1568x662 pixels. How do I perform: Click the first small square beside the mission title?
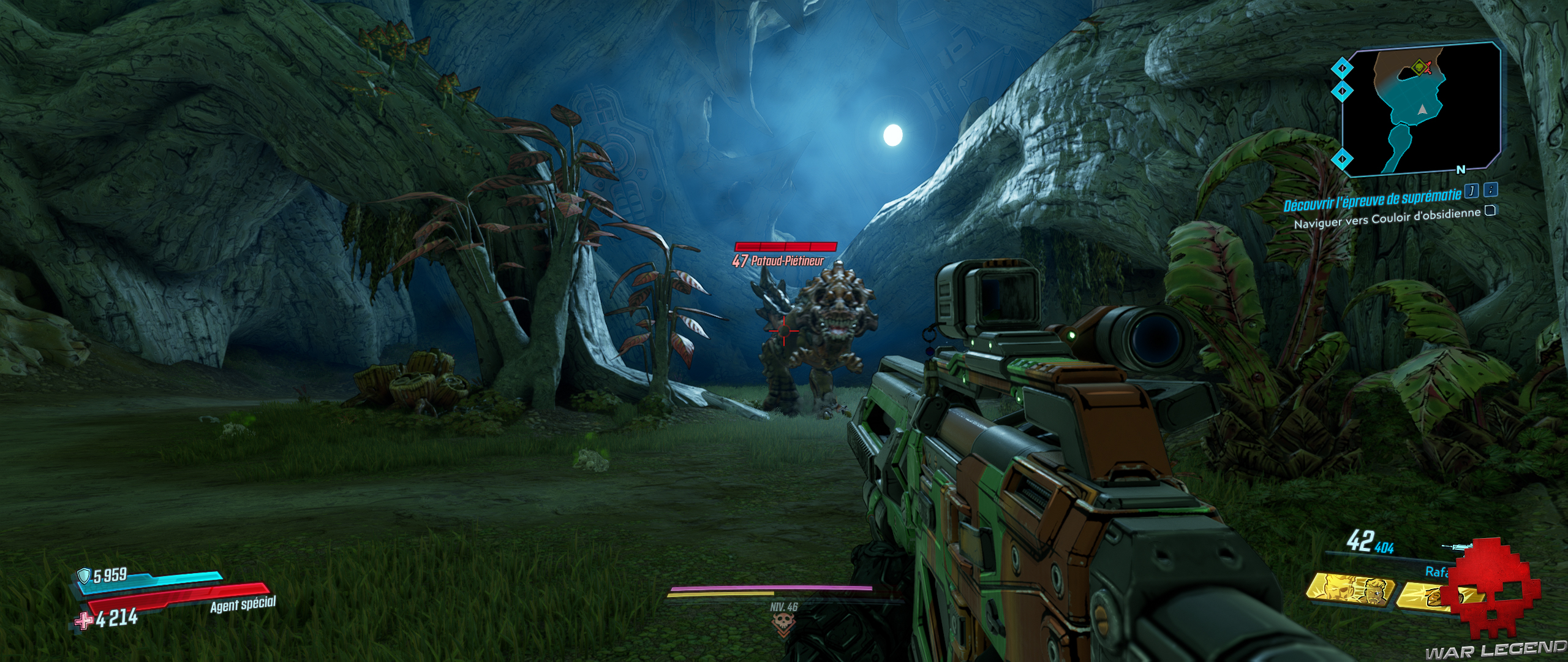(1471, 192)
